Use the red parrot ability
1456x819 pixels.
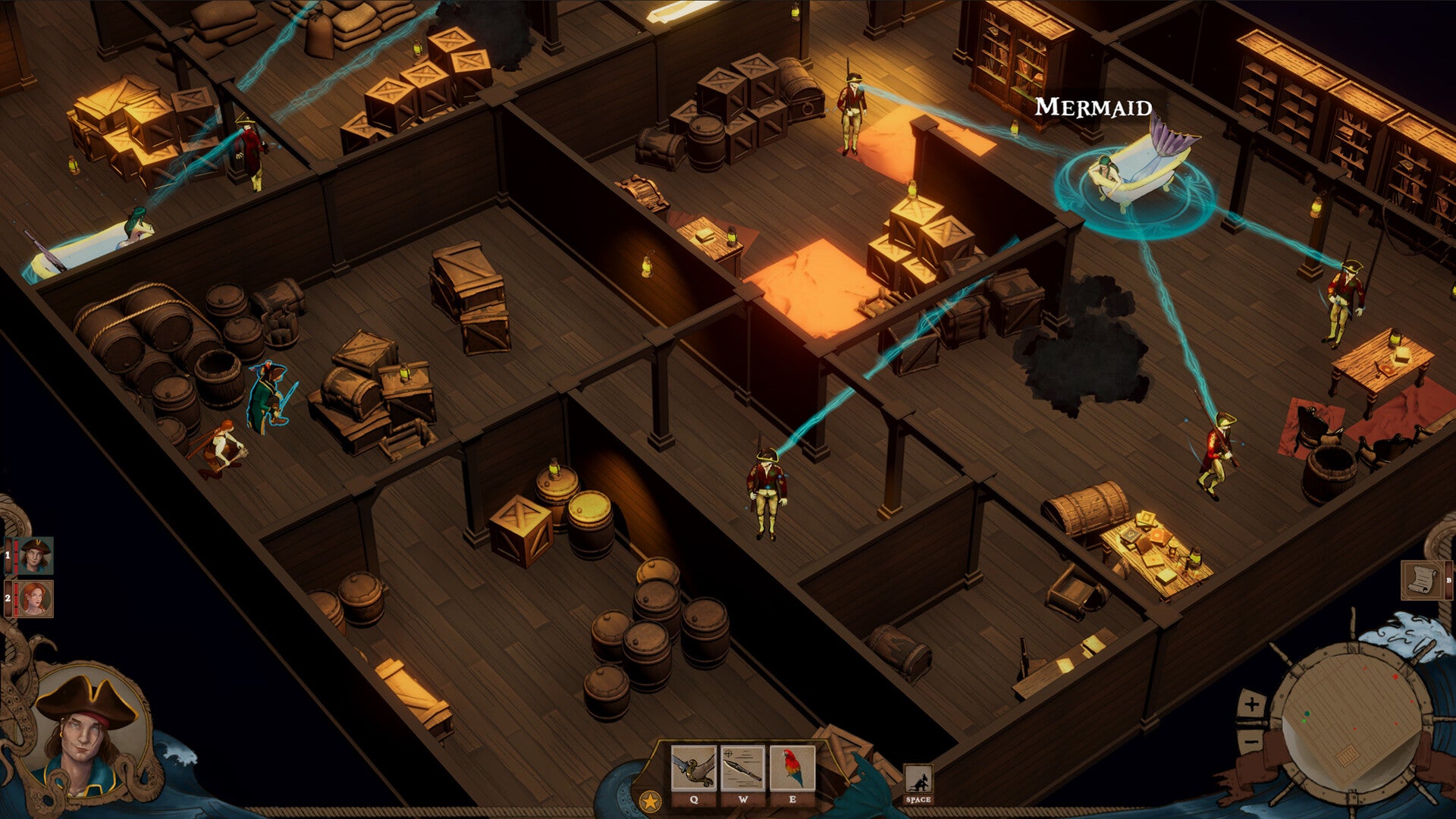792,769
